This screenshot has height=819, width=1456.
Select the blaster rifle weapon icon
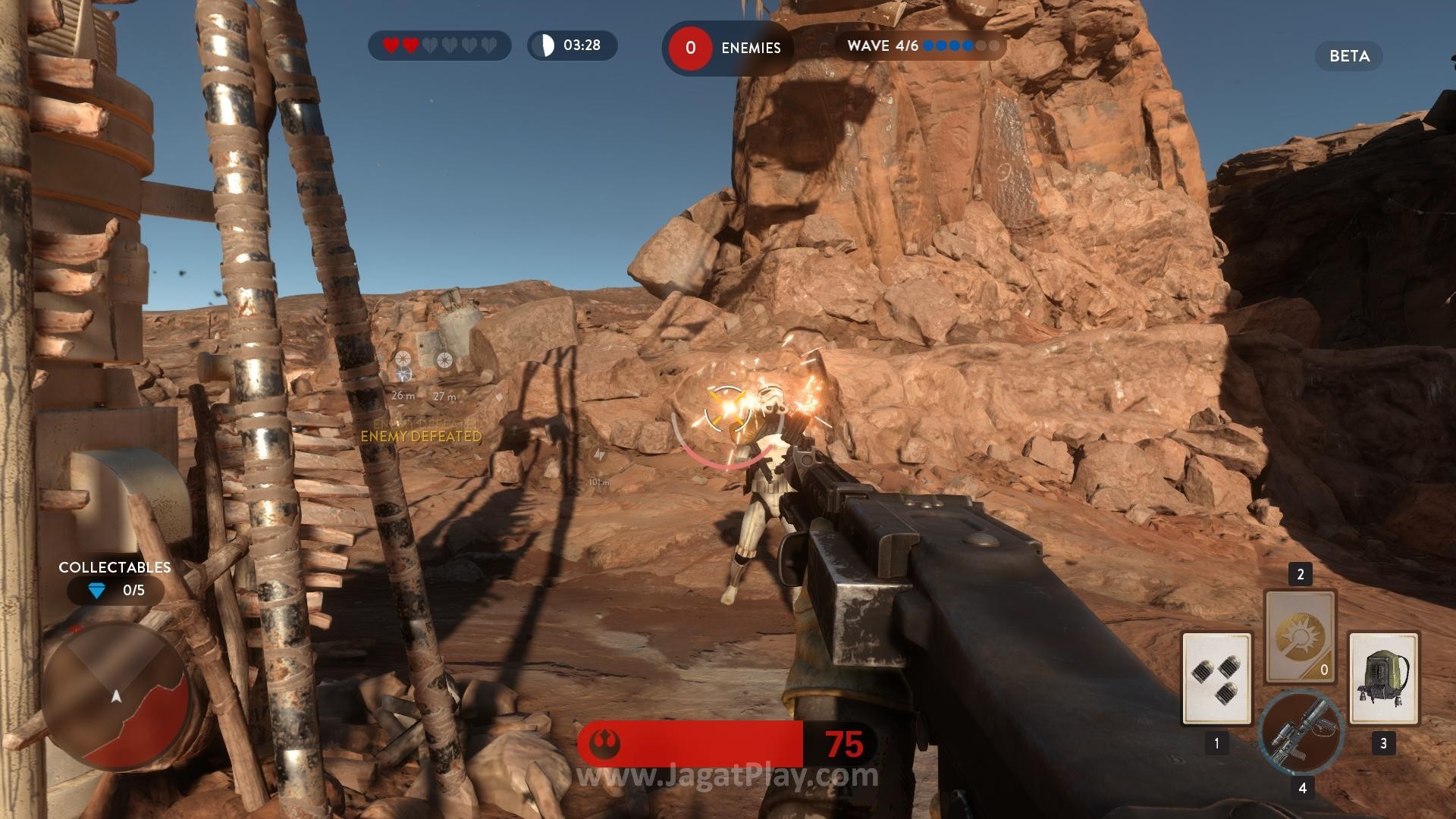pyautogui.click(x=1300, y=733)
